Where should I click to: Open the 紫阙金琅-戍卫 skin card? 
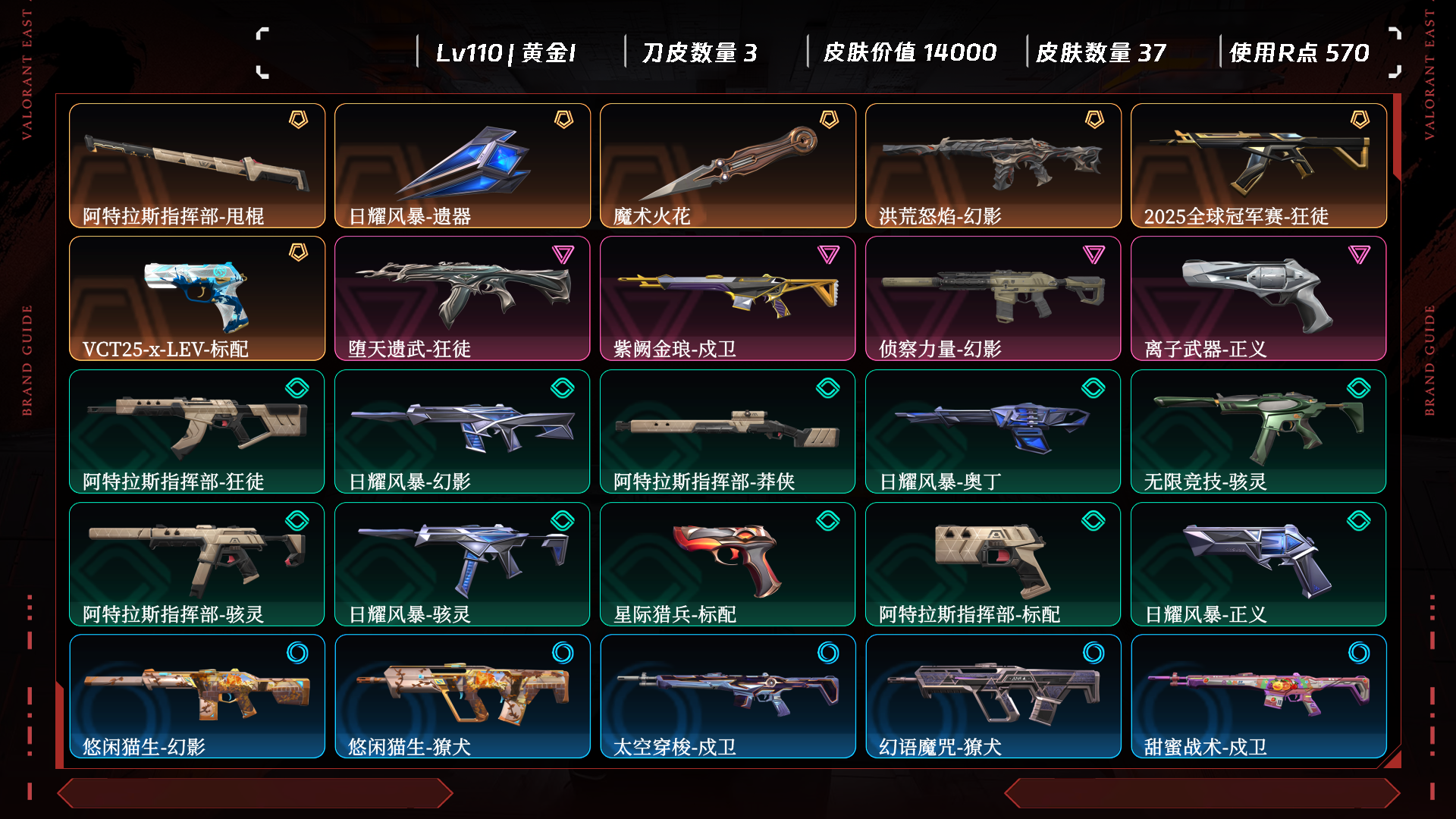pyautogui.click(x=728, y=298)
